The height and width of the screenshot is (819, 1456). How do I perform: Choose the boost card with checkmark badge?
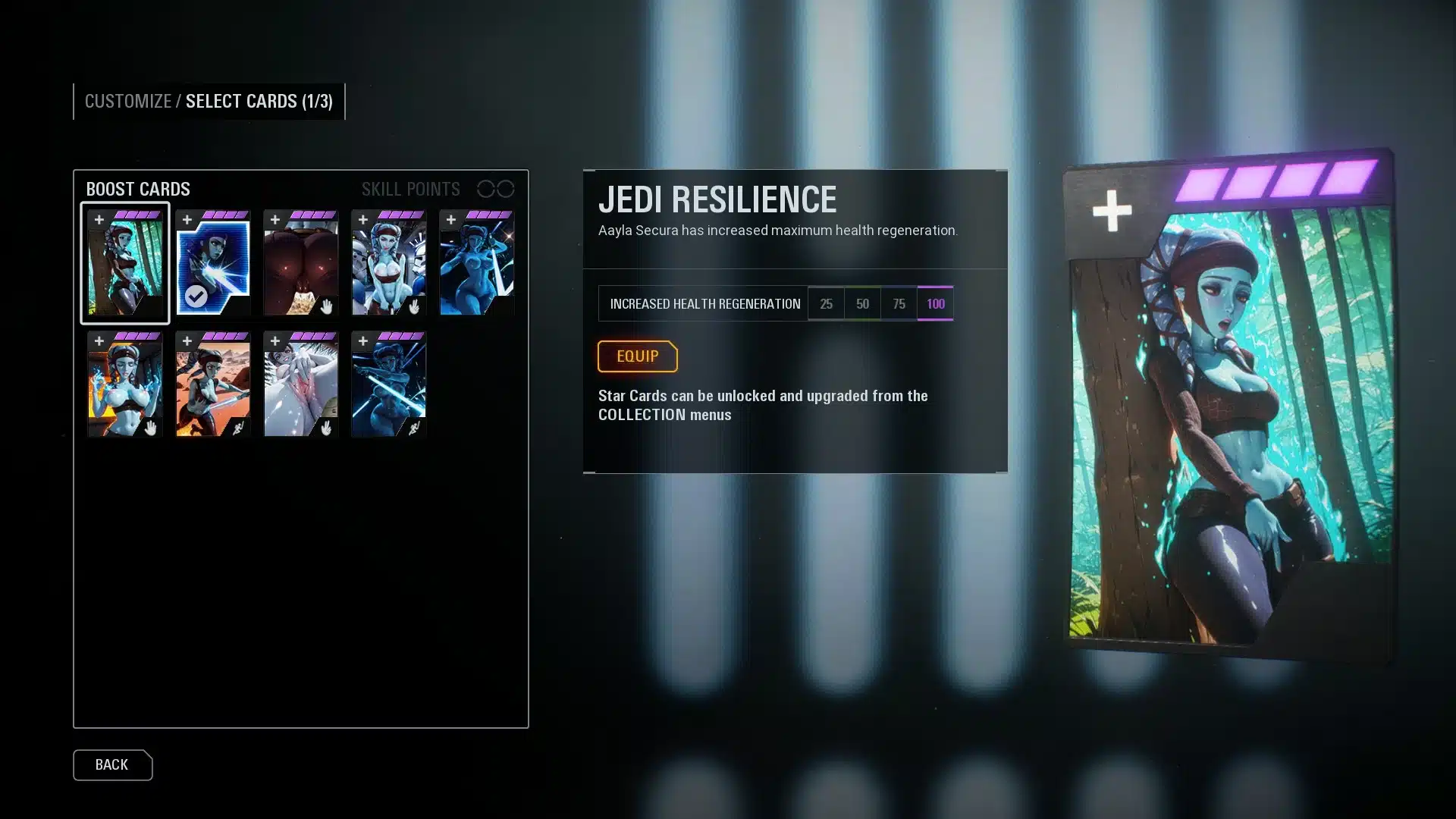pyautogui.click(x=213, y=263)
